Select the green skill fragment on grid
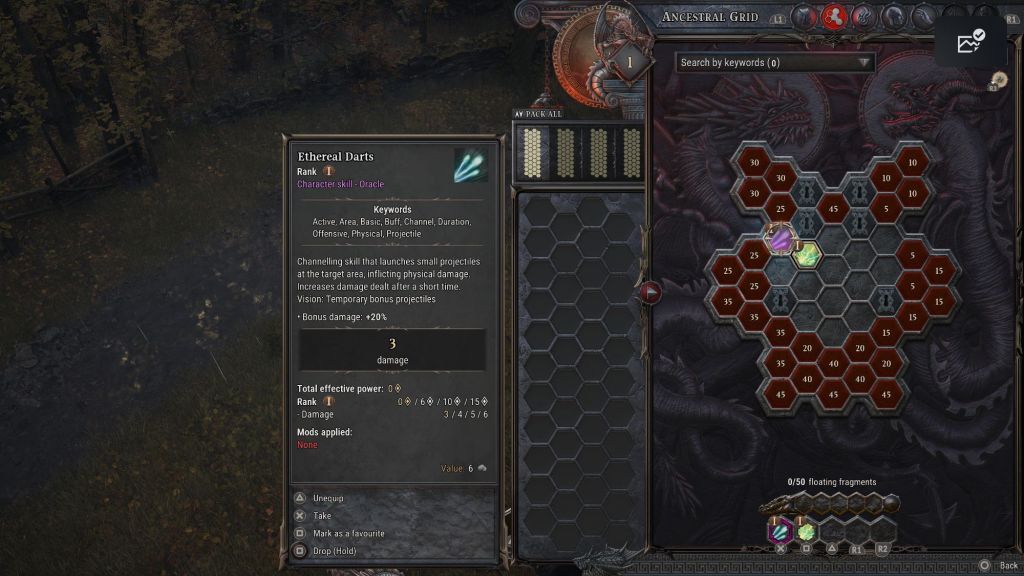The width and height of the screenshot is (1024, 576). 806,254
